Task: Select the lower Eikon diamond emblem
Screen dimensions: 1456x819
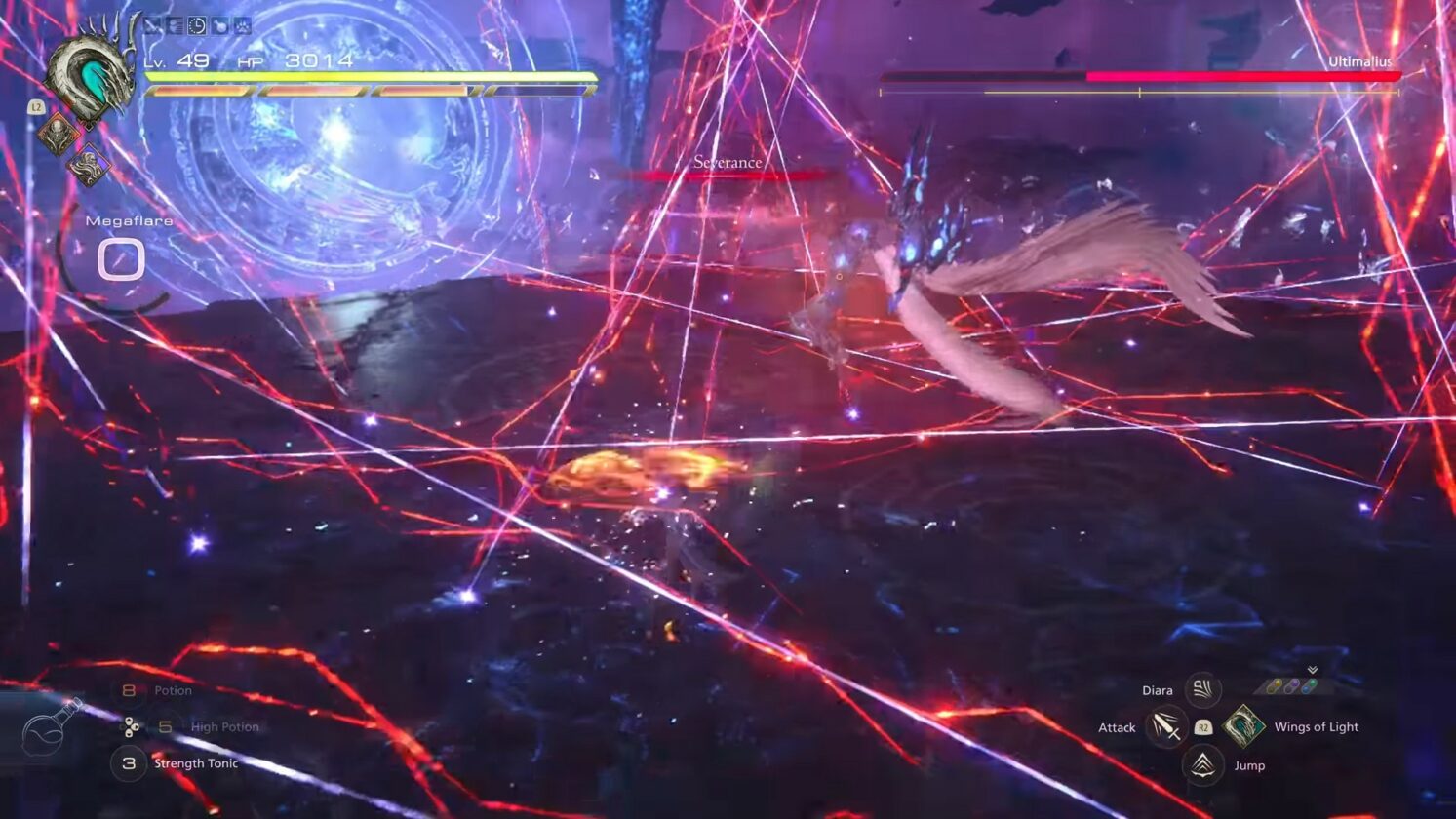Action: 89,165
